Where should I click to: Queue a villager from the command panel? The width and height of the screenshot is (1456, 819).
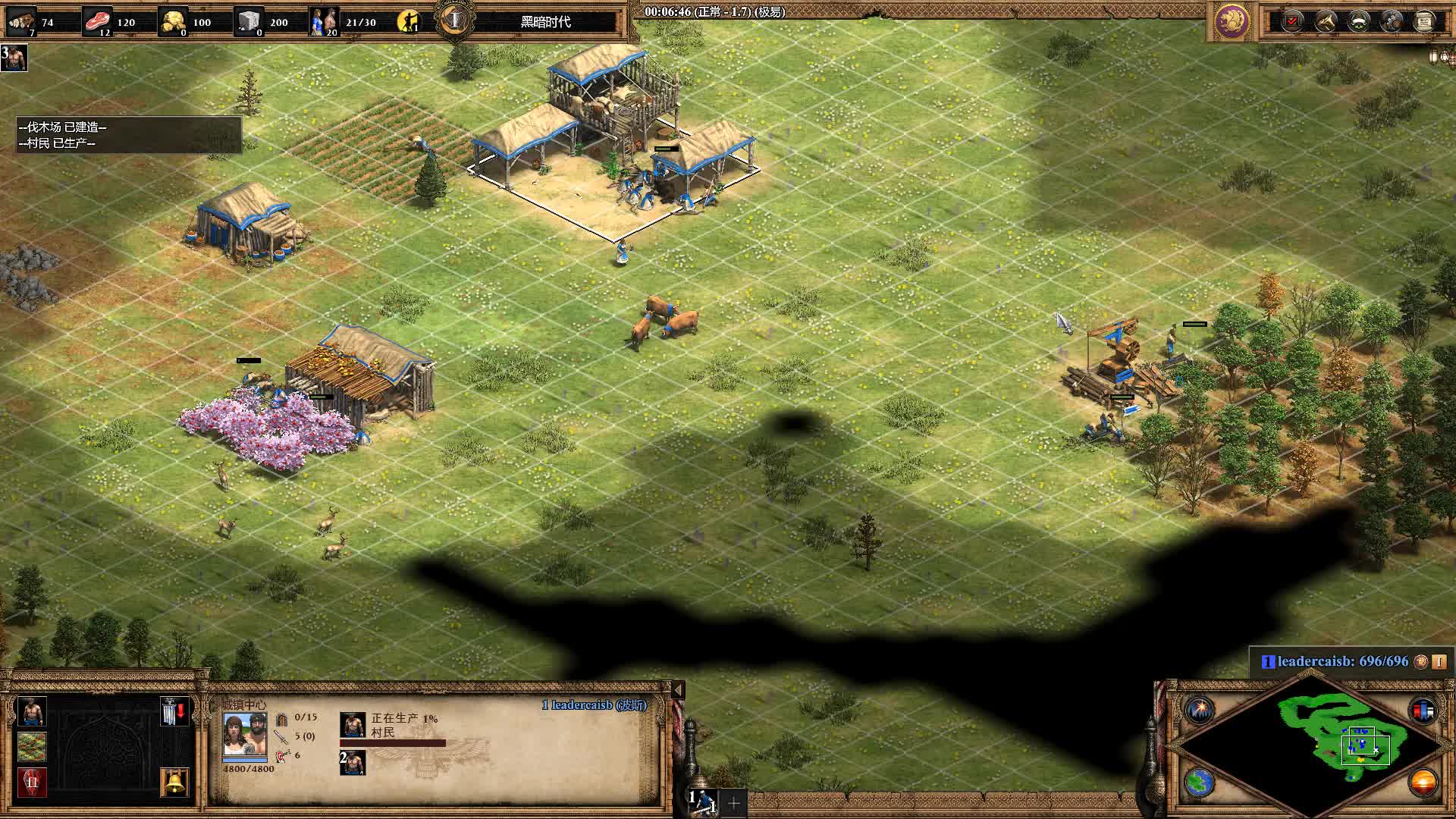(x=31, y=711)
